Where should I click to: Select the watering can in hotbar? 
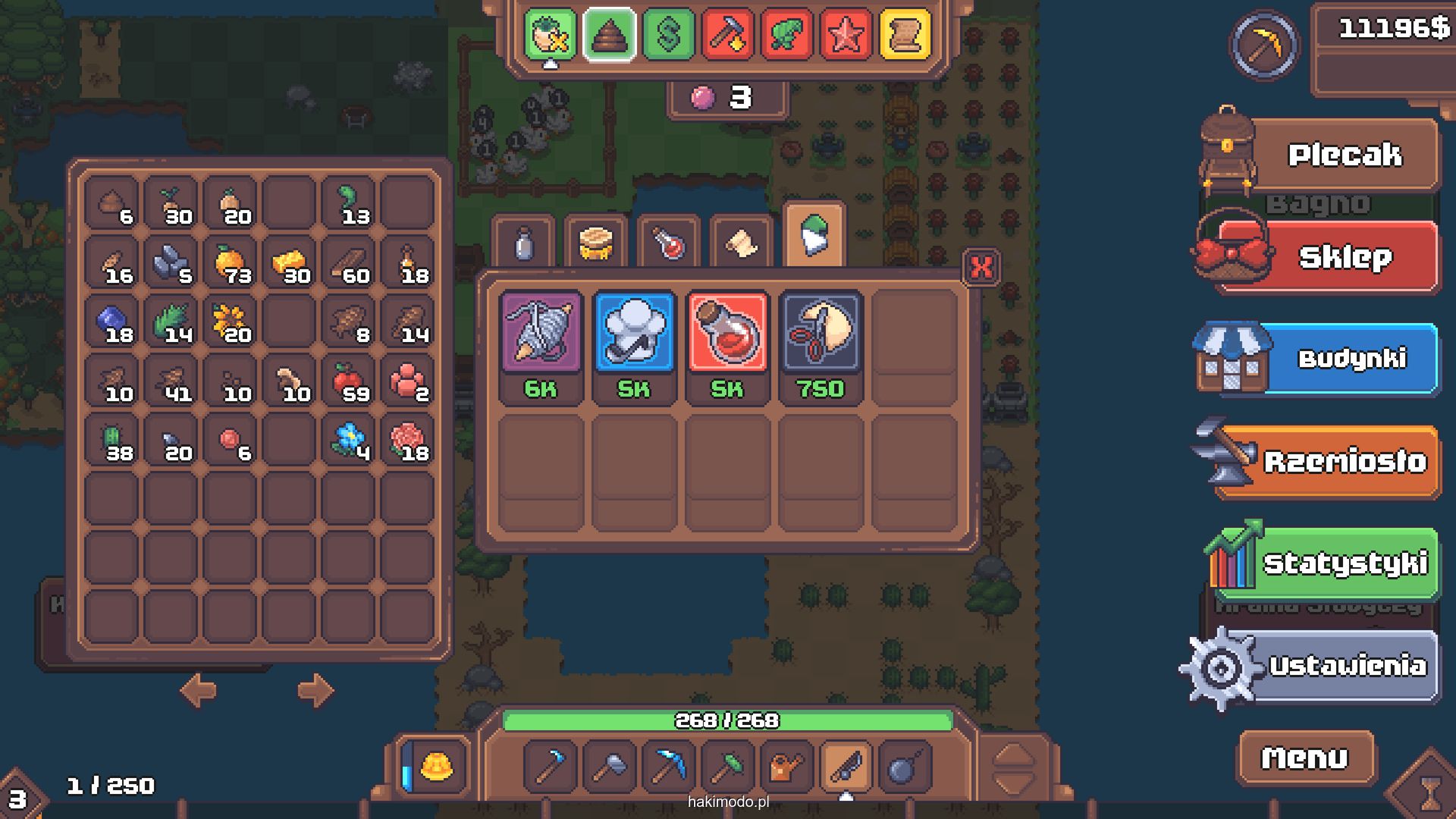[x=786, y=767]
